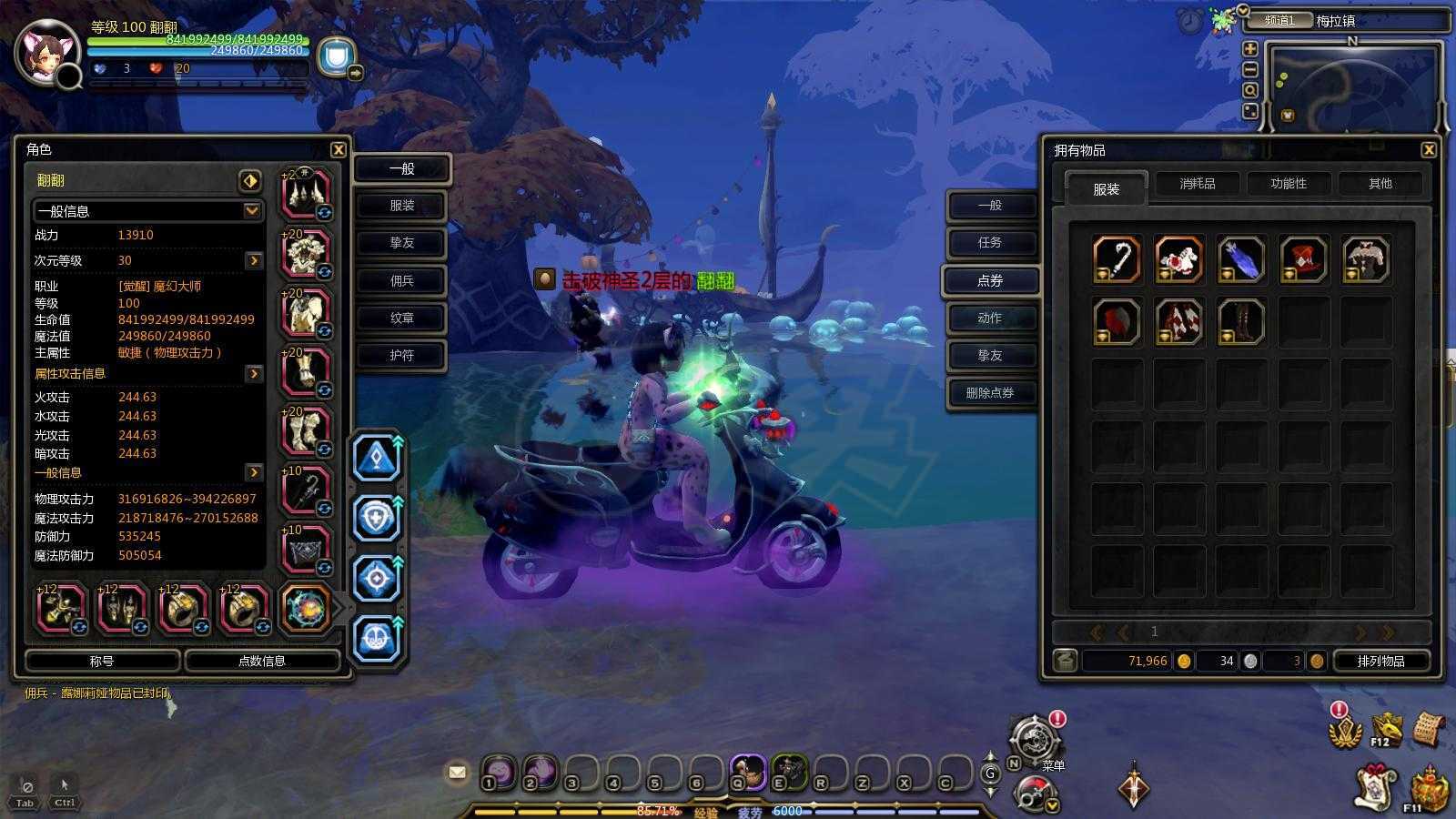Select the 其他 inventory tab

point(1380,184)
